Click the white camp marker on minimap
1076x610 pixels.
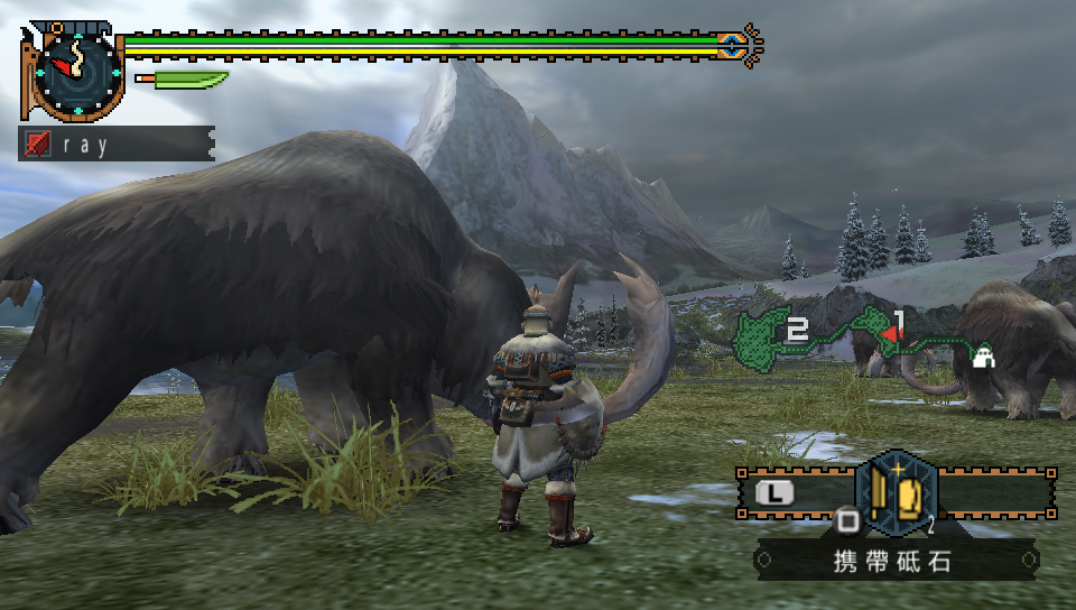(983, 355)
